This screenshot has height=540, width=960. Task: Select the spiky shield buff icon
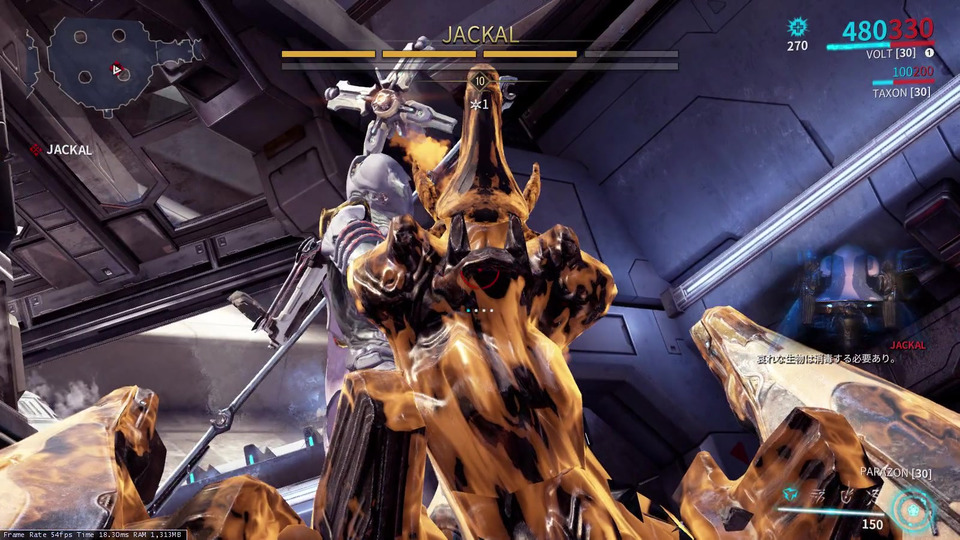point(797,27)
